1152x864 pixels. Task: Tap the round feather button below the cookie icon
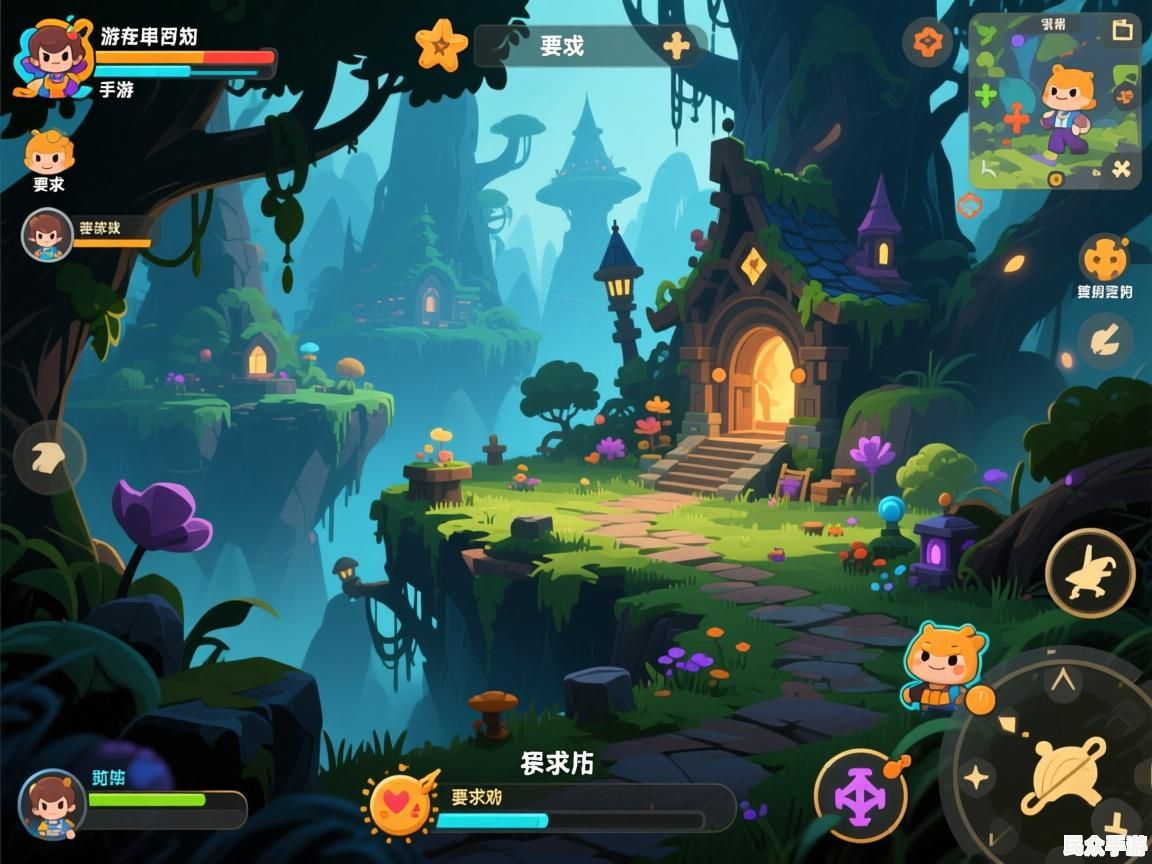(1104, 341)
